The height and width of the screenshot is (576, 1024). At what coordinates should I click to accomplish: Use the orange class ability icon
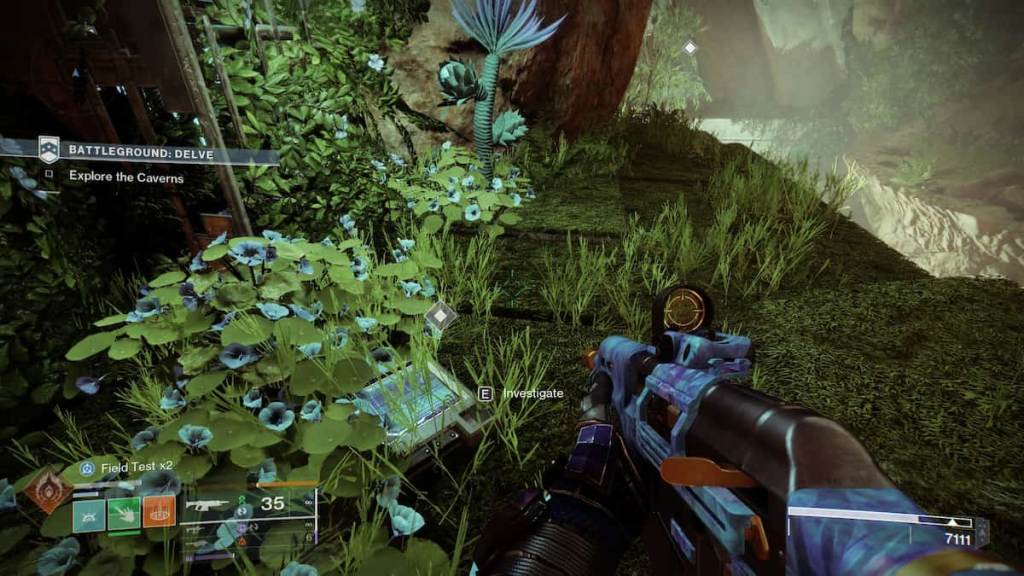click(x=158, y=512)
